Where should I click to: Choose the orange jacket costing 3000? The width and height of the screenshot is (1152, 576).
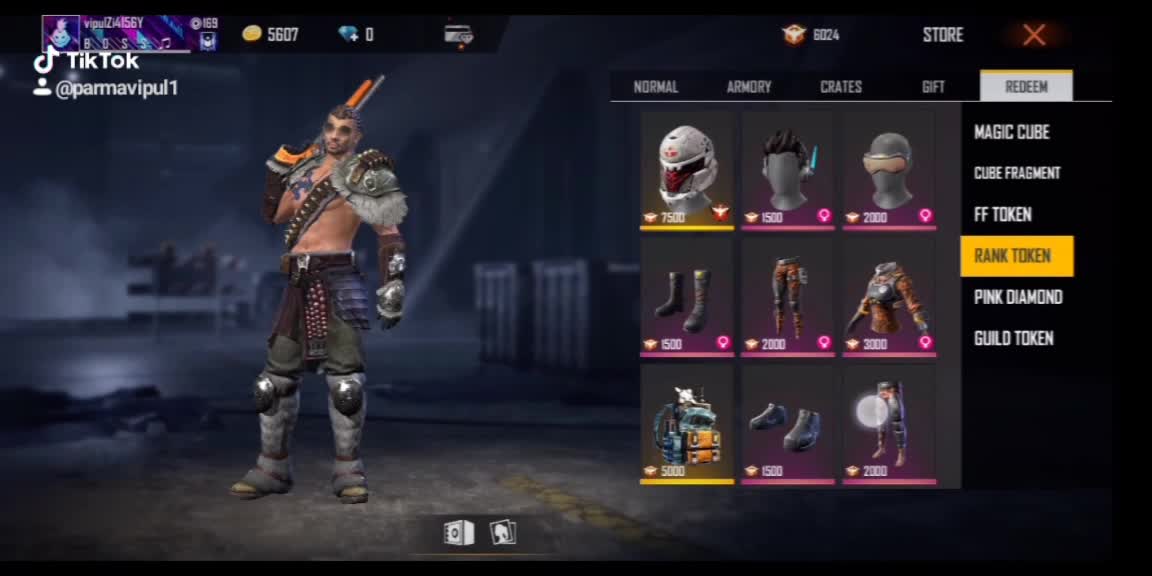click(x=889, y=296)
